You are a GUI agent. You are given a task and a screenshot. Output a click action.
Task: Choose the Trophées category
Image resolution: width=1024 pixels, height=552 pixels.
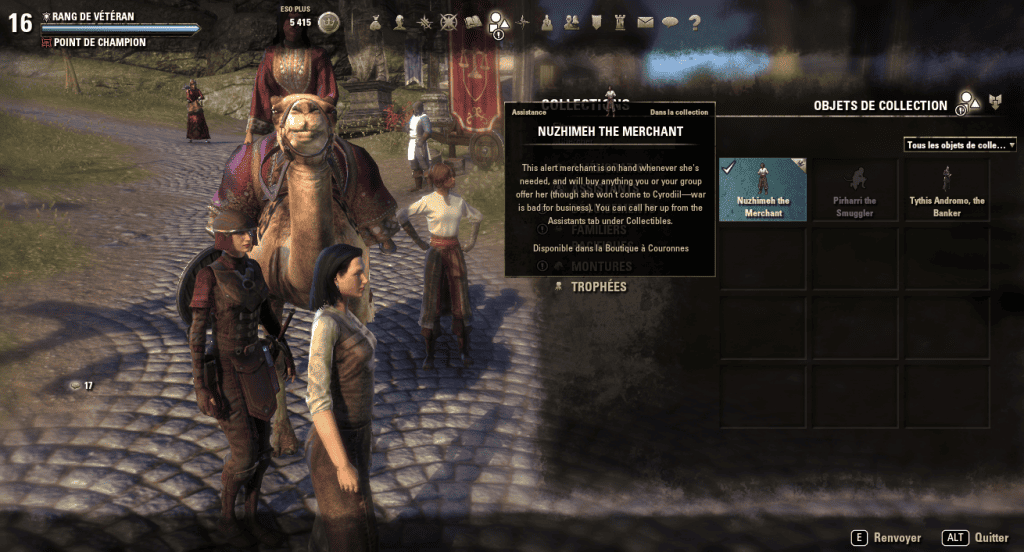[x=598, y=287]
